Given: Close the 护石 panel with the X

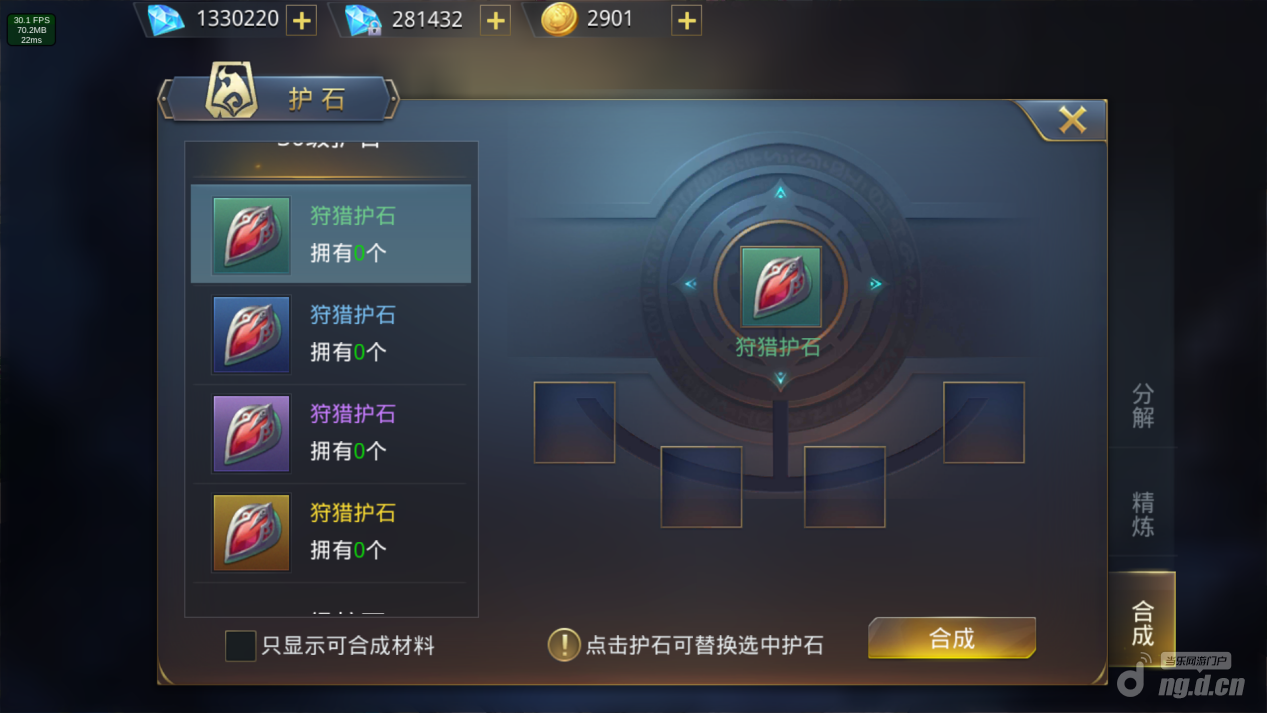Looking at the screenshot, I should pos(1072,120).
